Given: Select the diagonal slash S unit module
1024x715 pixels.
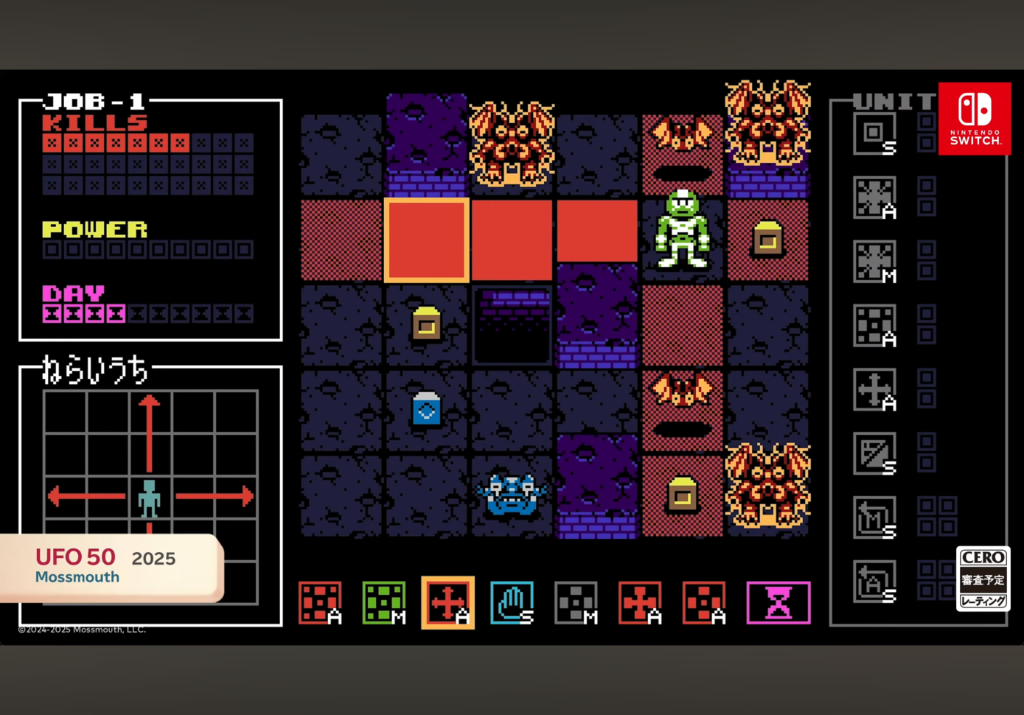Looking at the screenshot, I should [x=874, y=453].
